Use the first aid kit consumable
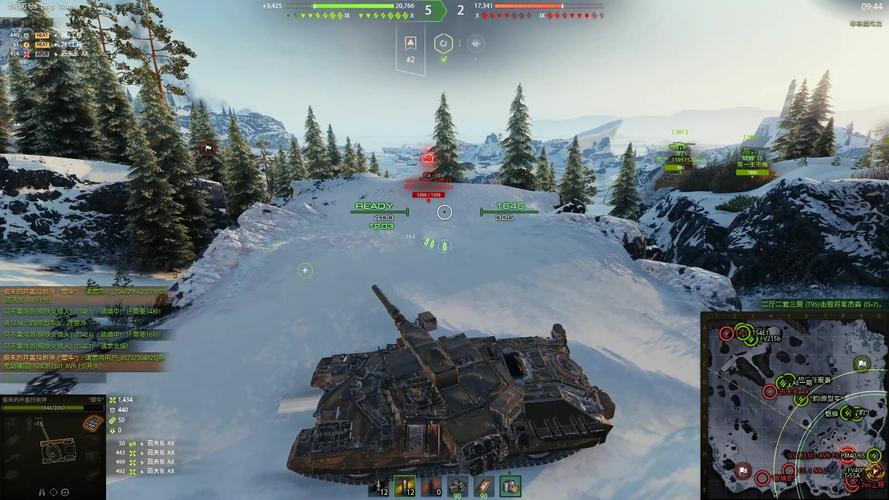889x500 pixels. coord(484,486)
